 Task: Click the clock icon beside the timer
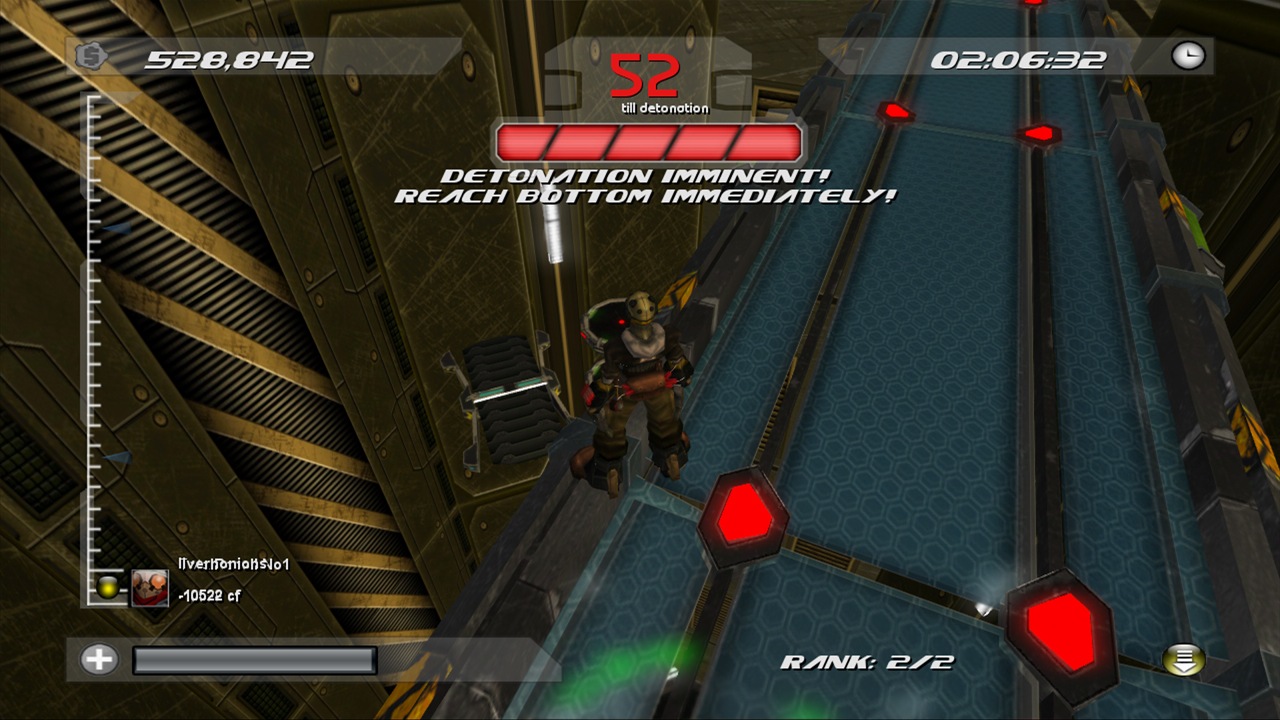1188,56
